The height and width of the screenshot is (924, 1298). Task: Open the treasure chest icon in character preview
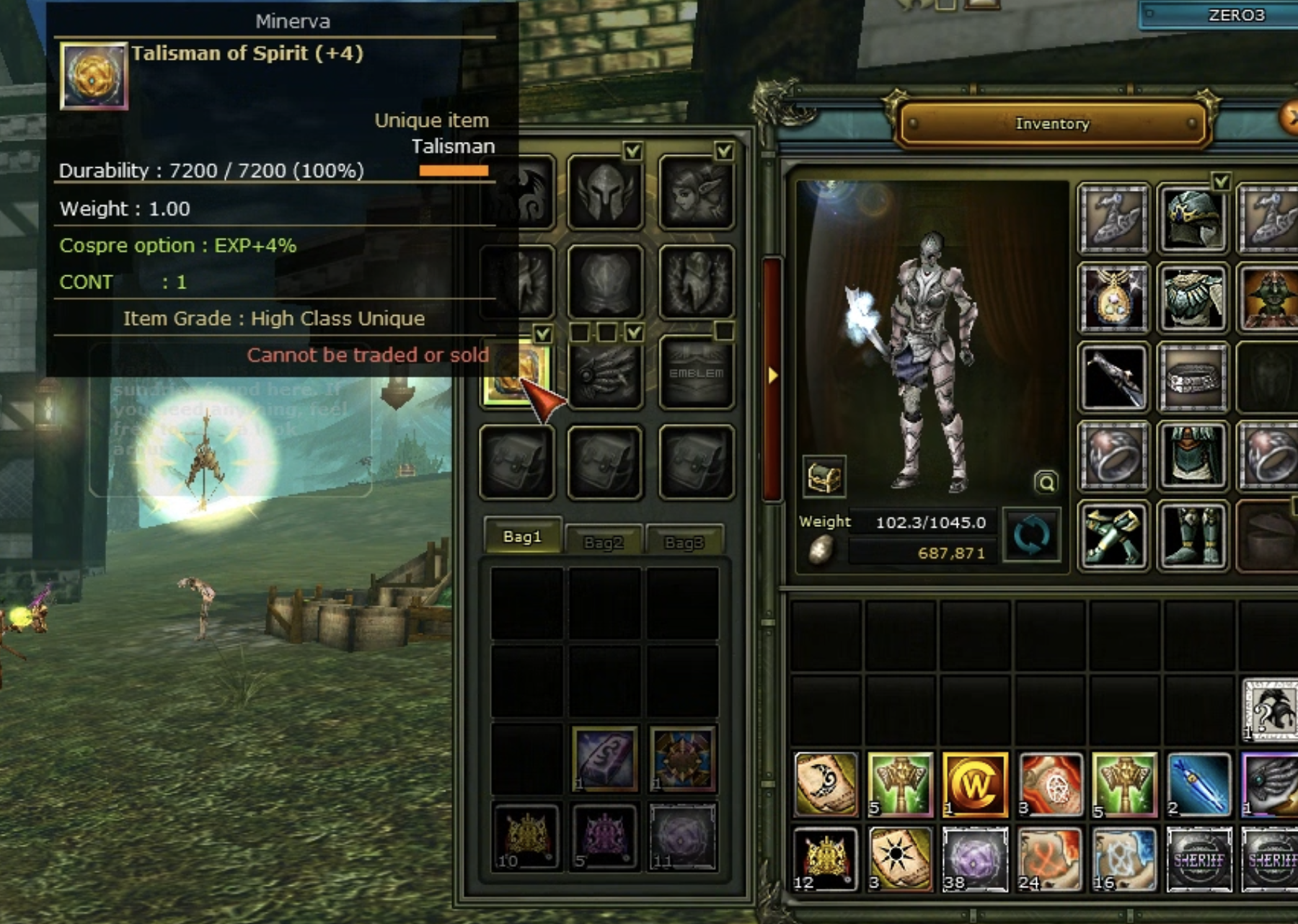point(824,476)
